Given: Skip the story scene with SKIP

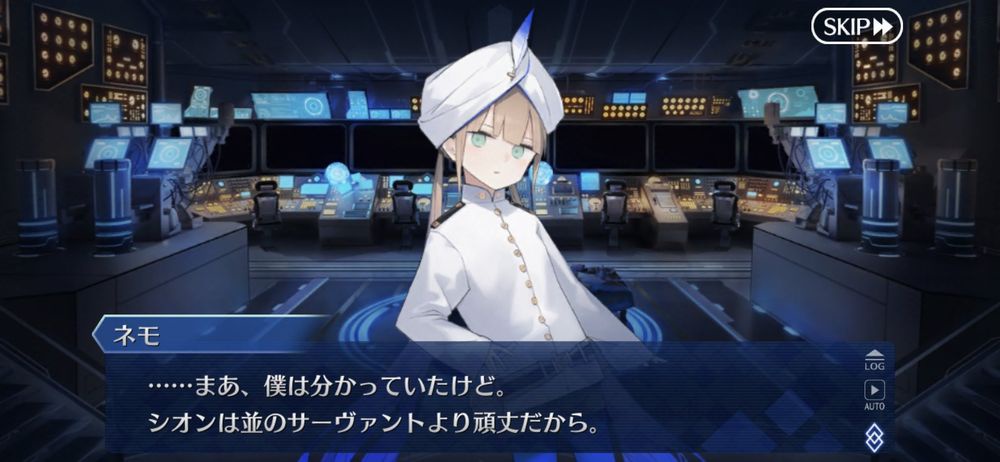Looking at the screenshot, I should click(x=856, y=27).
